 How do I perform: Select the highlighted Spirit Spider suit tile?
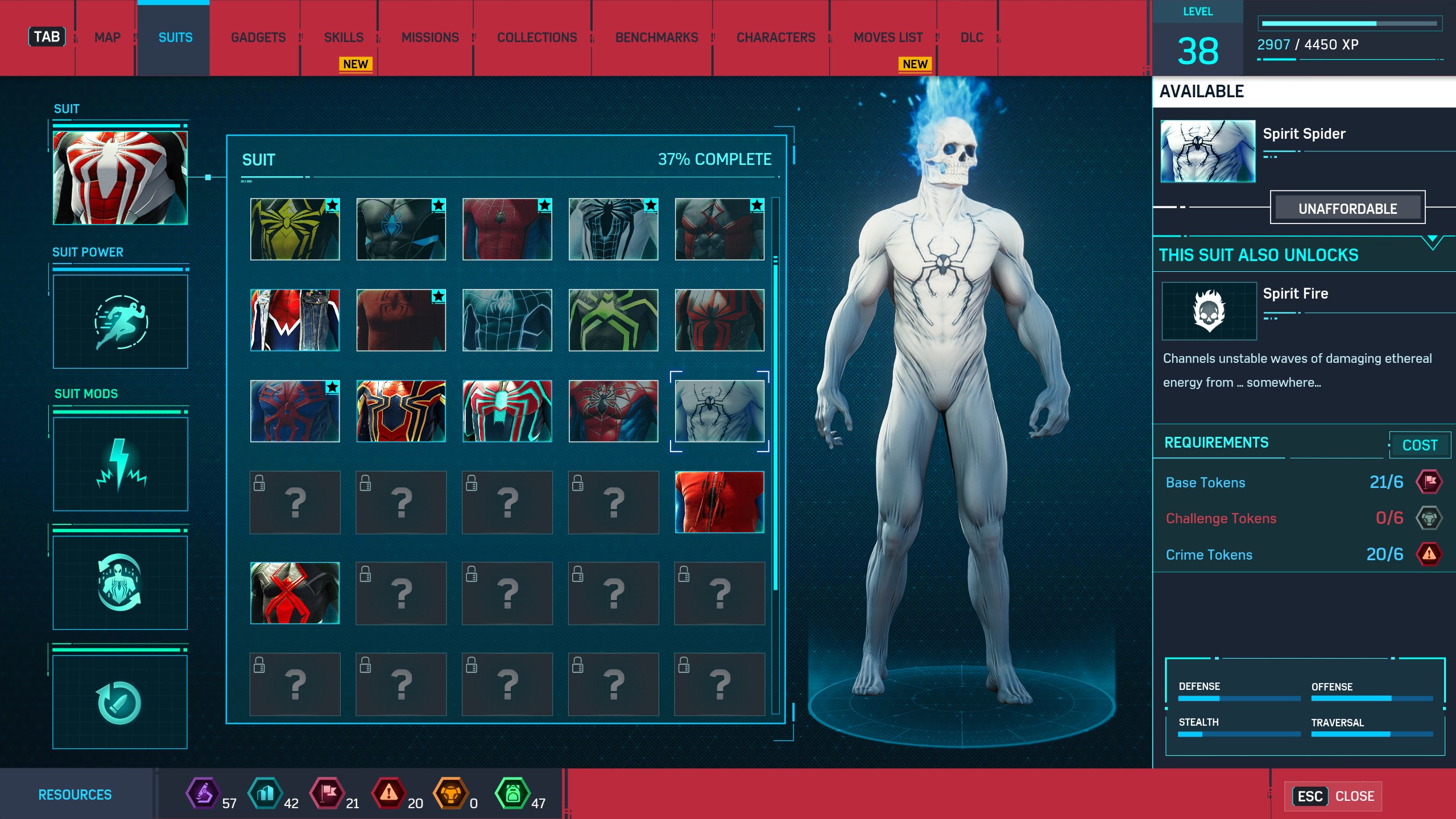click(719, 411)
